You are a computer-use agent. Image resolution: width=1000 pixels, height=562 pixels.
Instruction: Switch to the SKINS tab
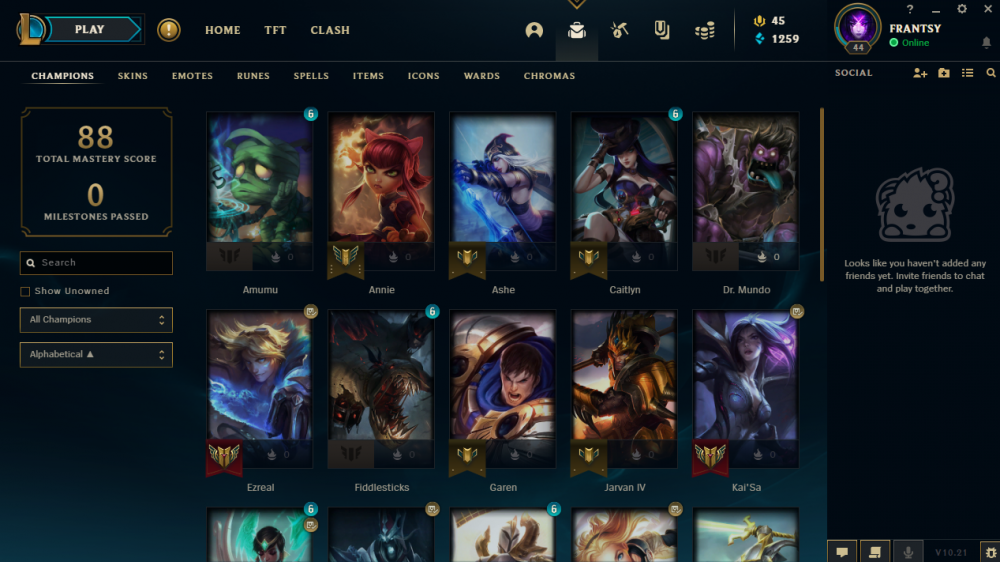132,76
